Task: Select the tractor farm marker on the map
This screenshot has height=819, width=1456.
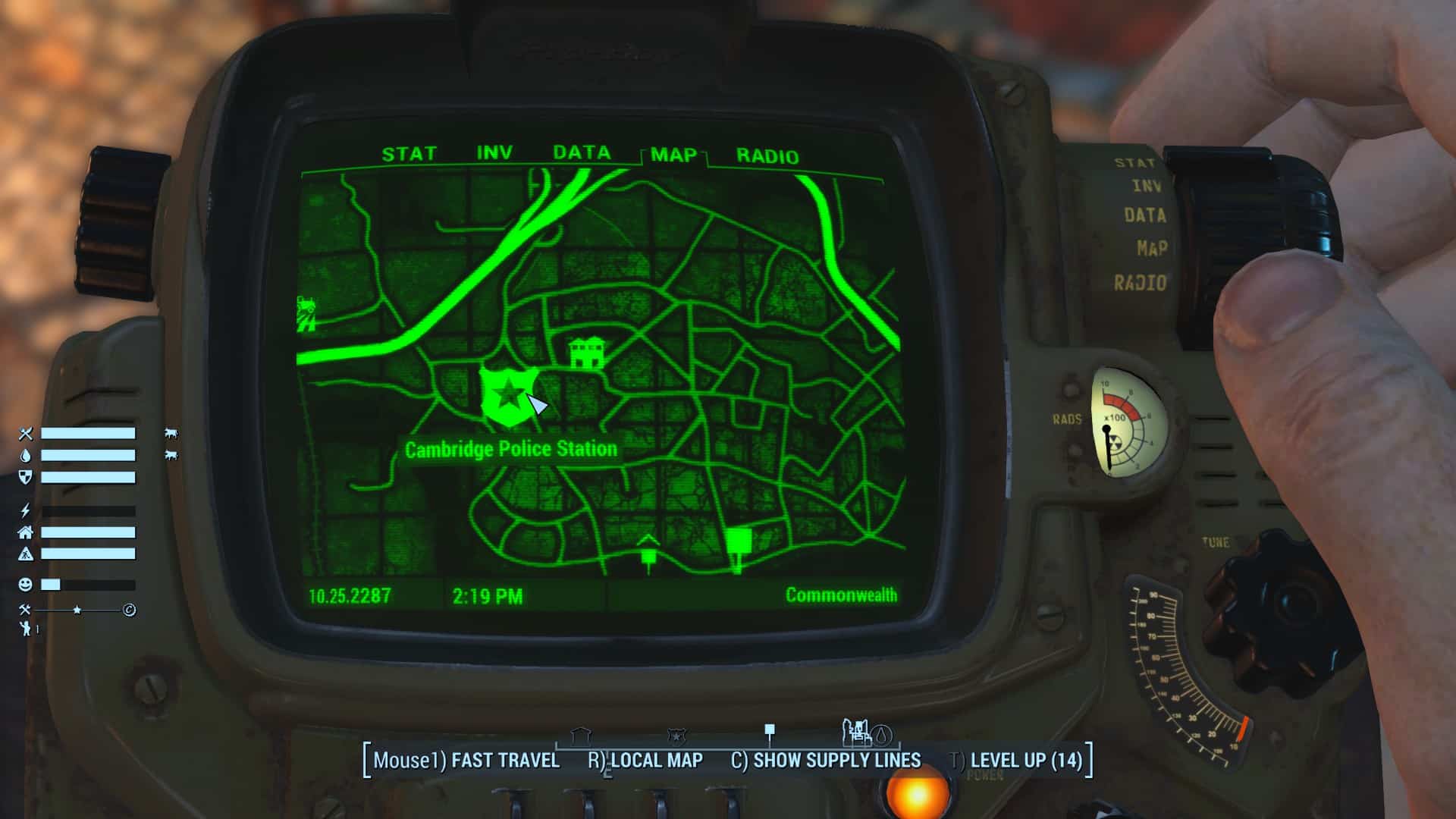Action: (306, 312)
